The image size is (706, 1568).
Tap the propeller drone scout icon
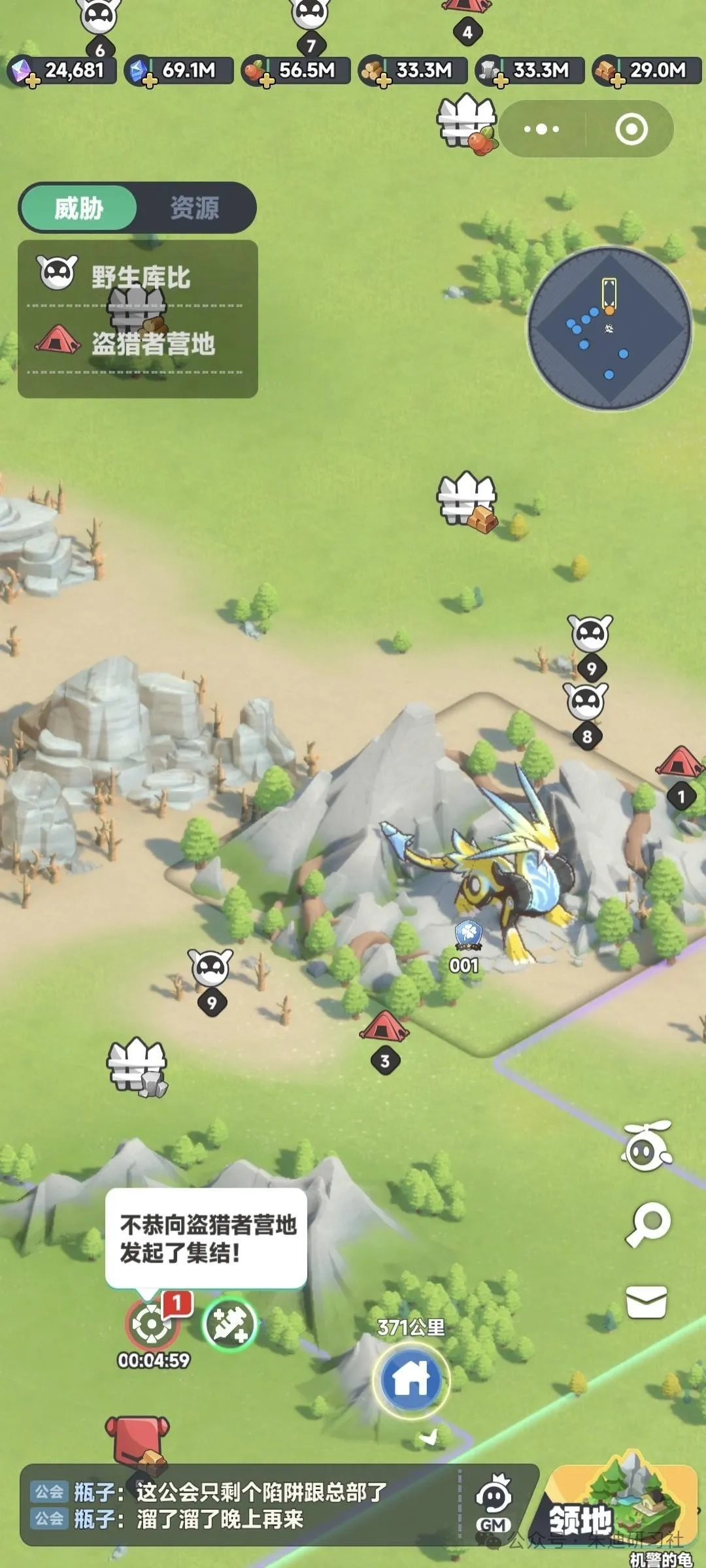(647, 1146)
